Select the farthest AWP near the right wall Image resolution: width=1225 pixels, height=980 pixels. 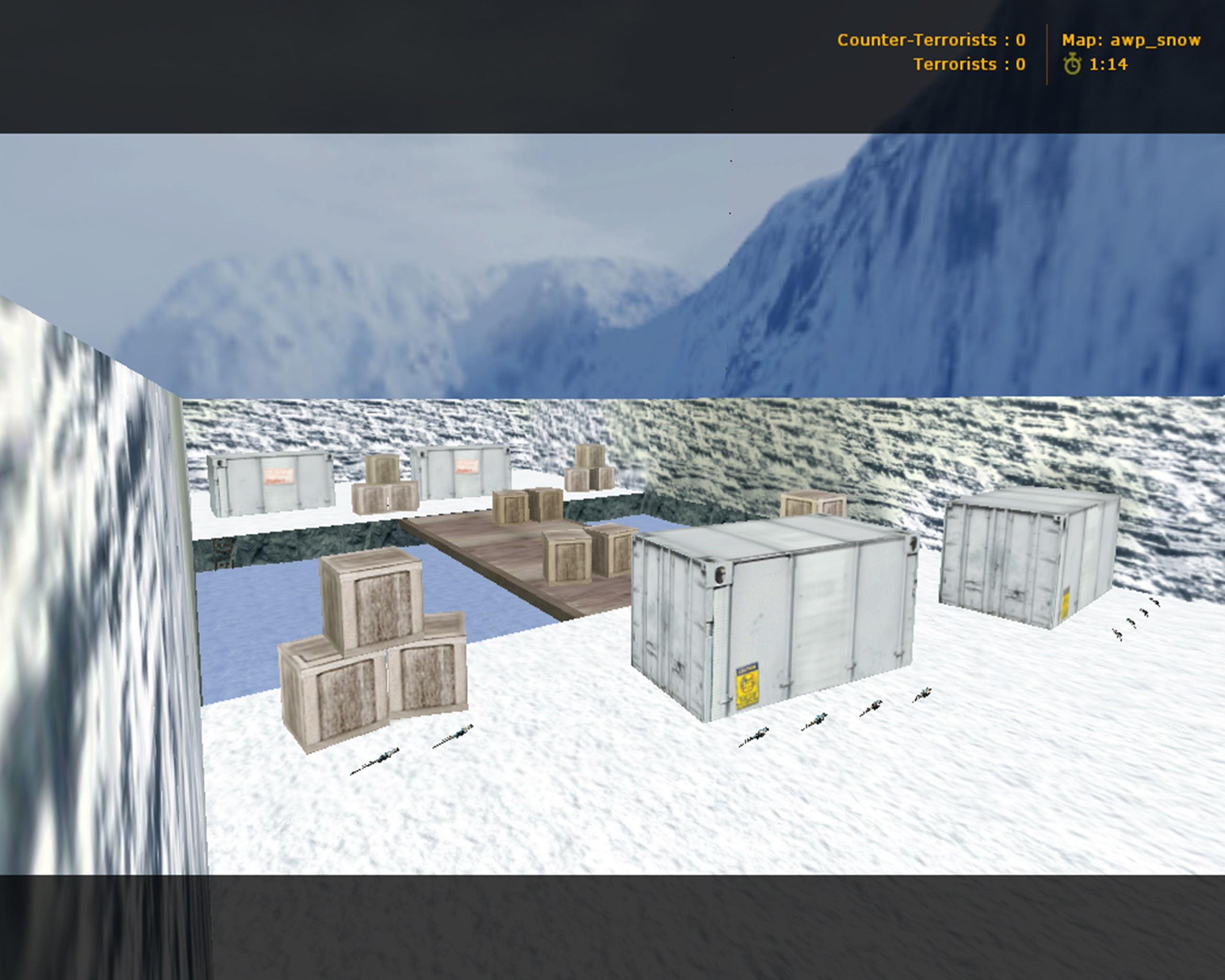pos(1156,603)
